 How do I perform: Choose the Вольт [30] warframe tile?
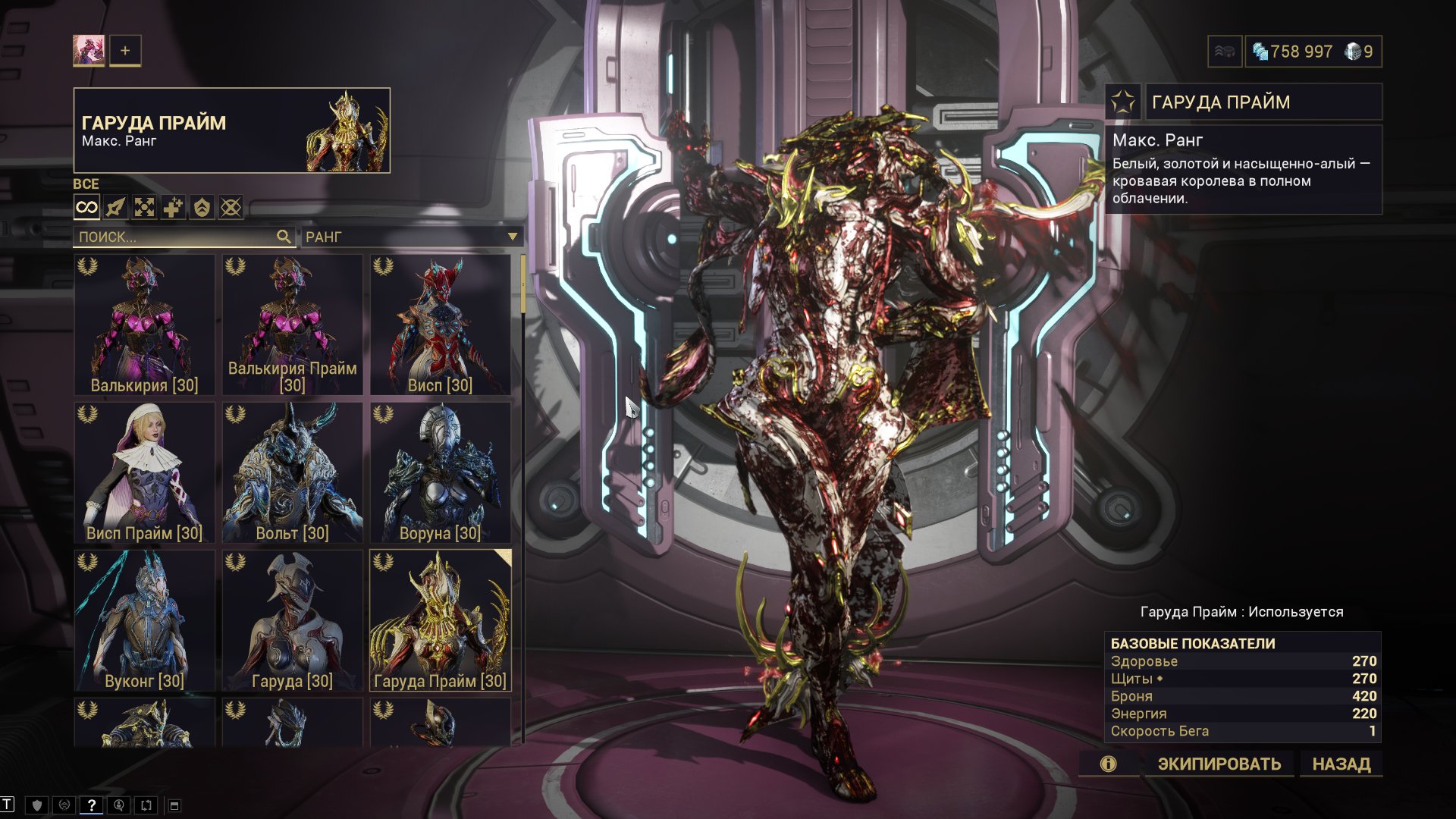[292, 472]
